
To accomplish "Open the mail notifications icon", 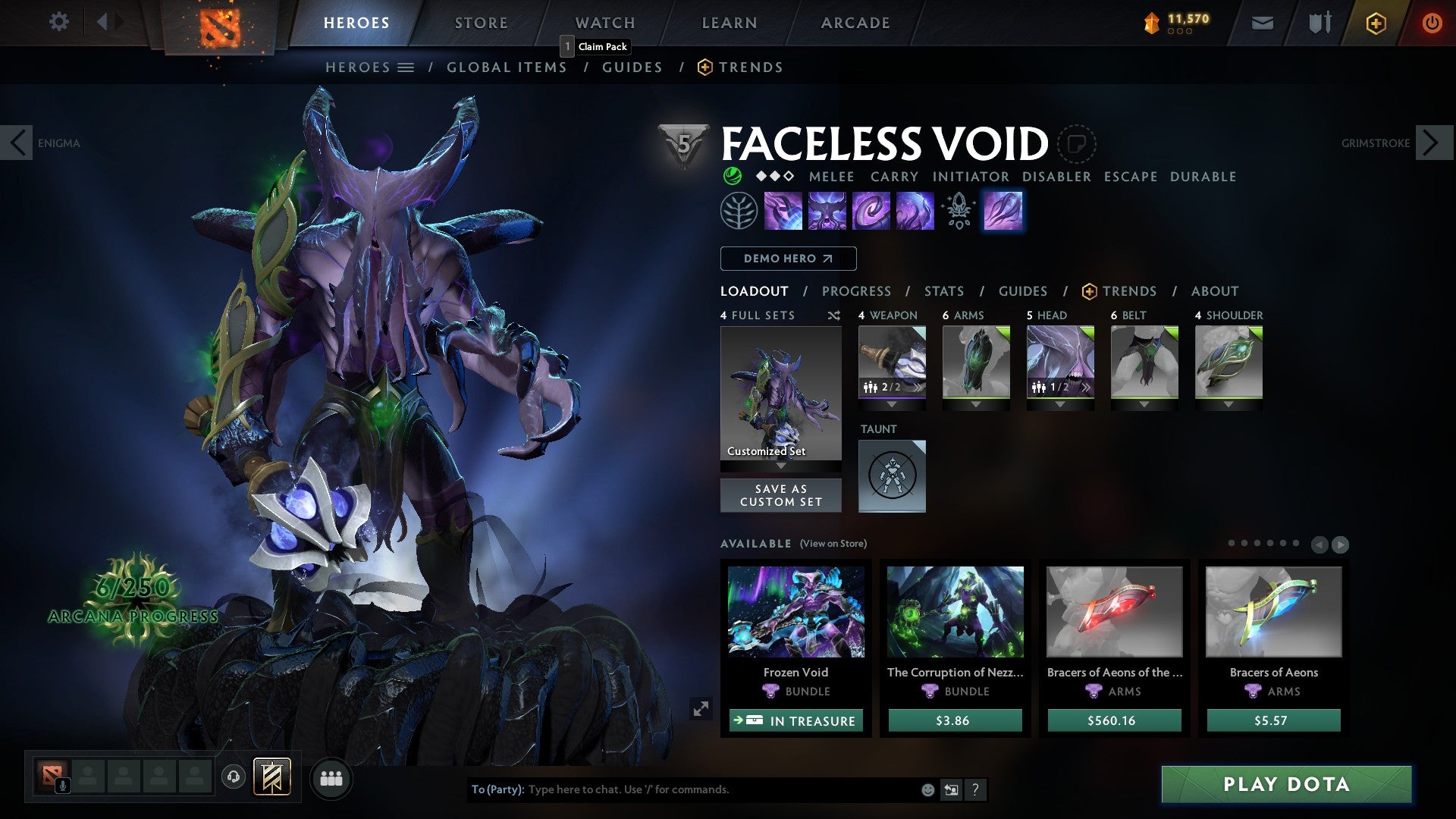I will pyautogui.click(x=1263, y=23).
